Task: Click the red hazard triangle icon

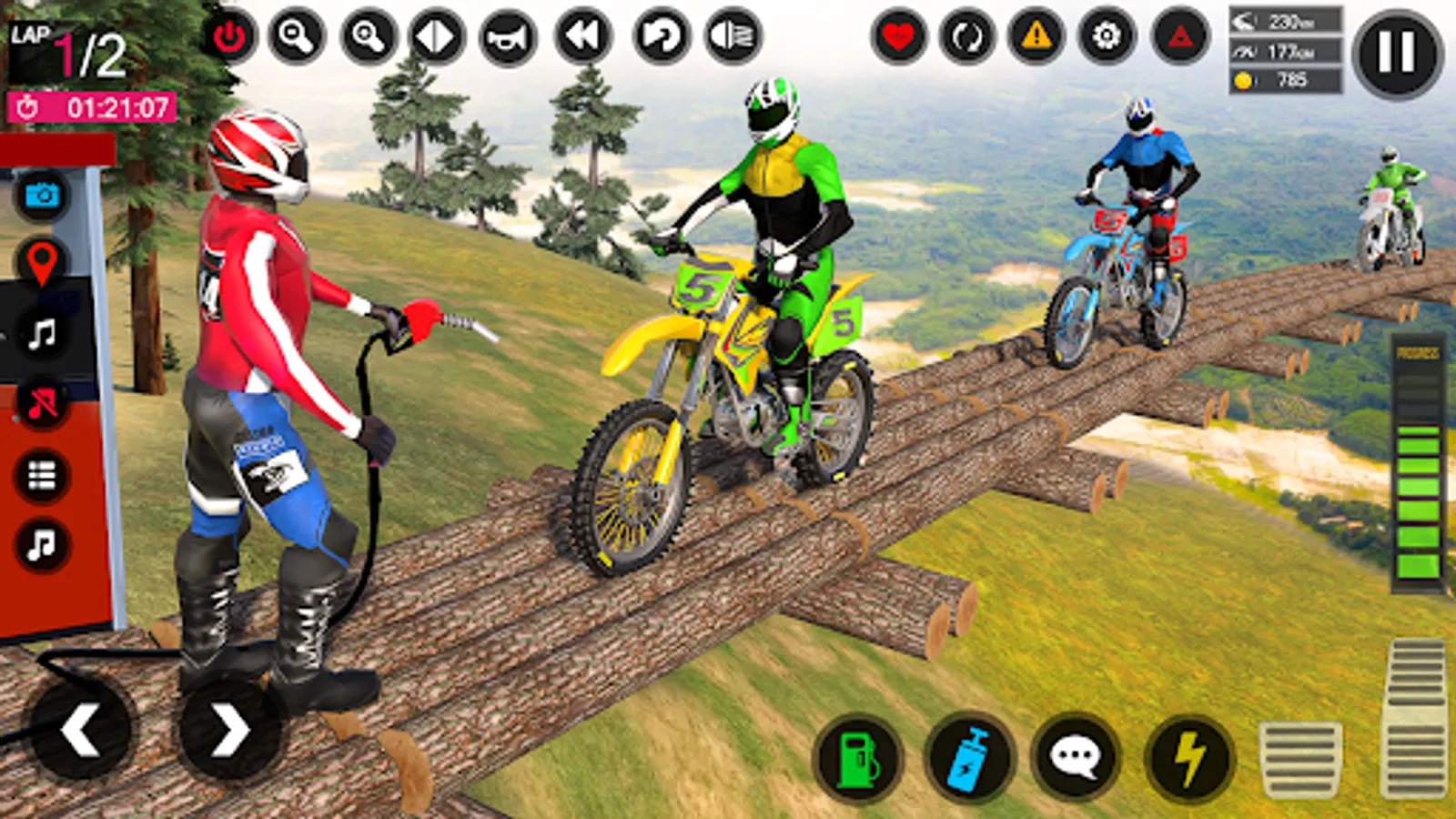Action: [1180, 37]
